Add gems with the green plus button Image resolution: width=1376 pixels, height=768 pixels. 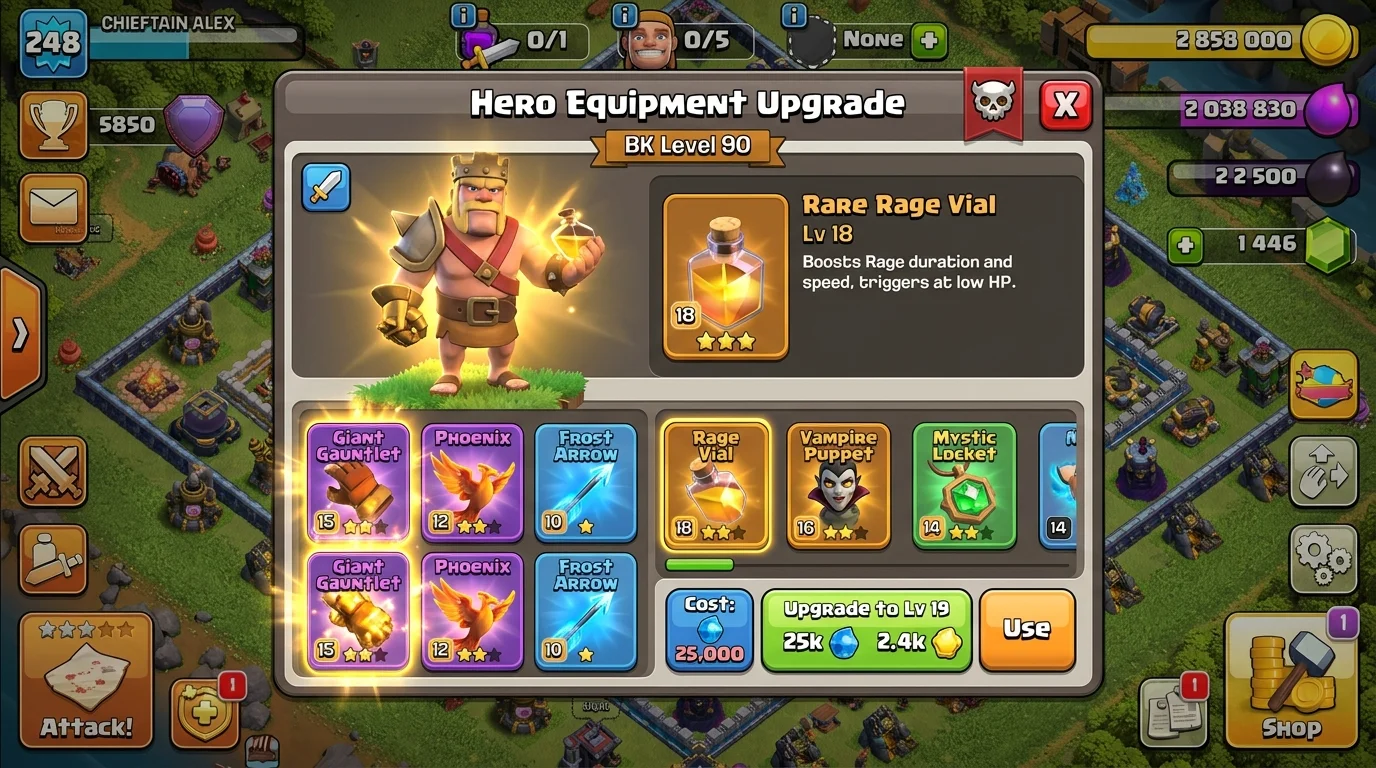[1185, 245]
